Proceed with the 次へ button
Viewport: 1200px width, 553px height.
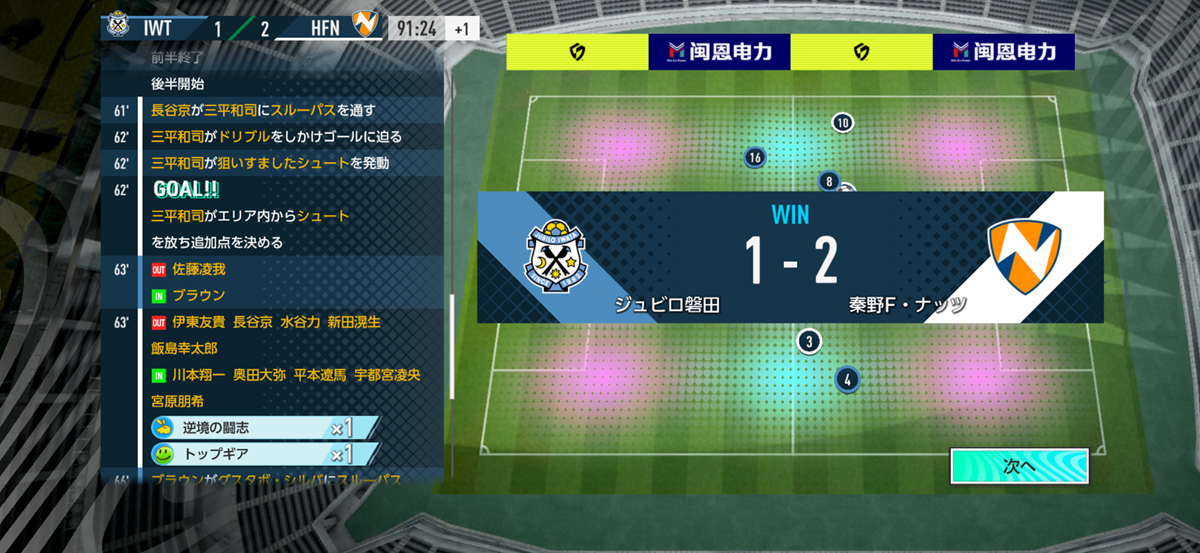click(x=1018, y=466)
